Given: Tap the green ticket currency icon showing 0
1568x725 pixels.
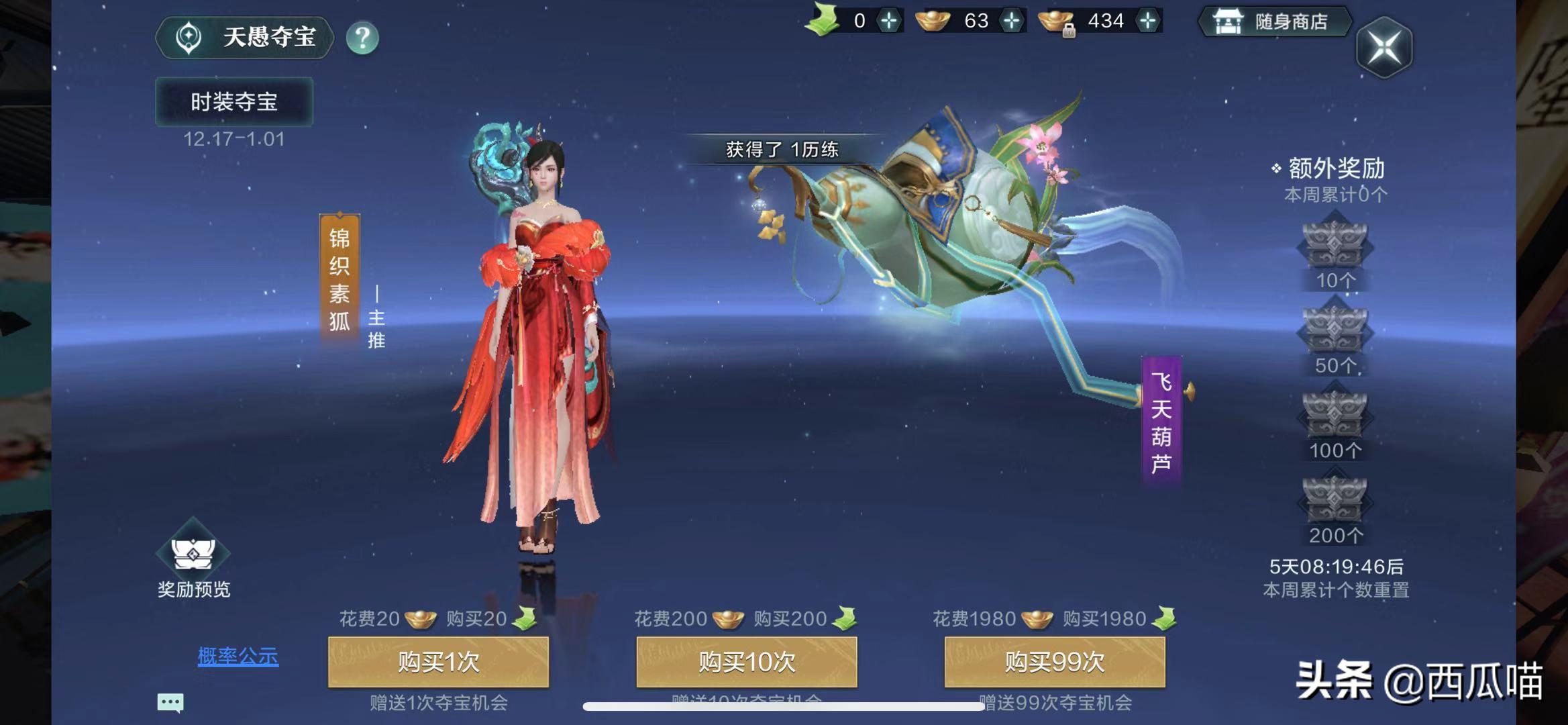Looking at the screenshot, I should [x=824, y=20].
